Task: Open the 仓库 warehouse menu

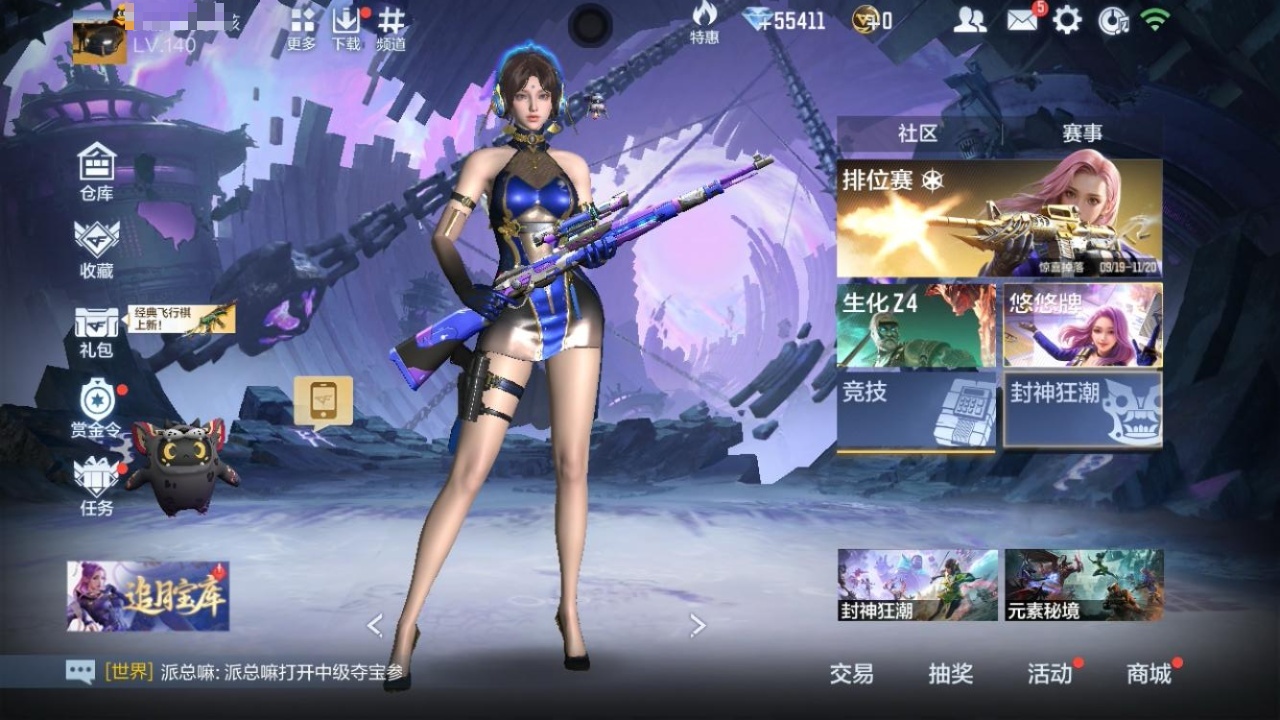Action: (97, 171)
